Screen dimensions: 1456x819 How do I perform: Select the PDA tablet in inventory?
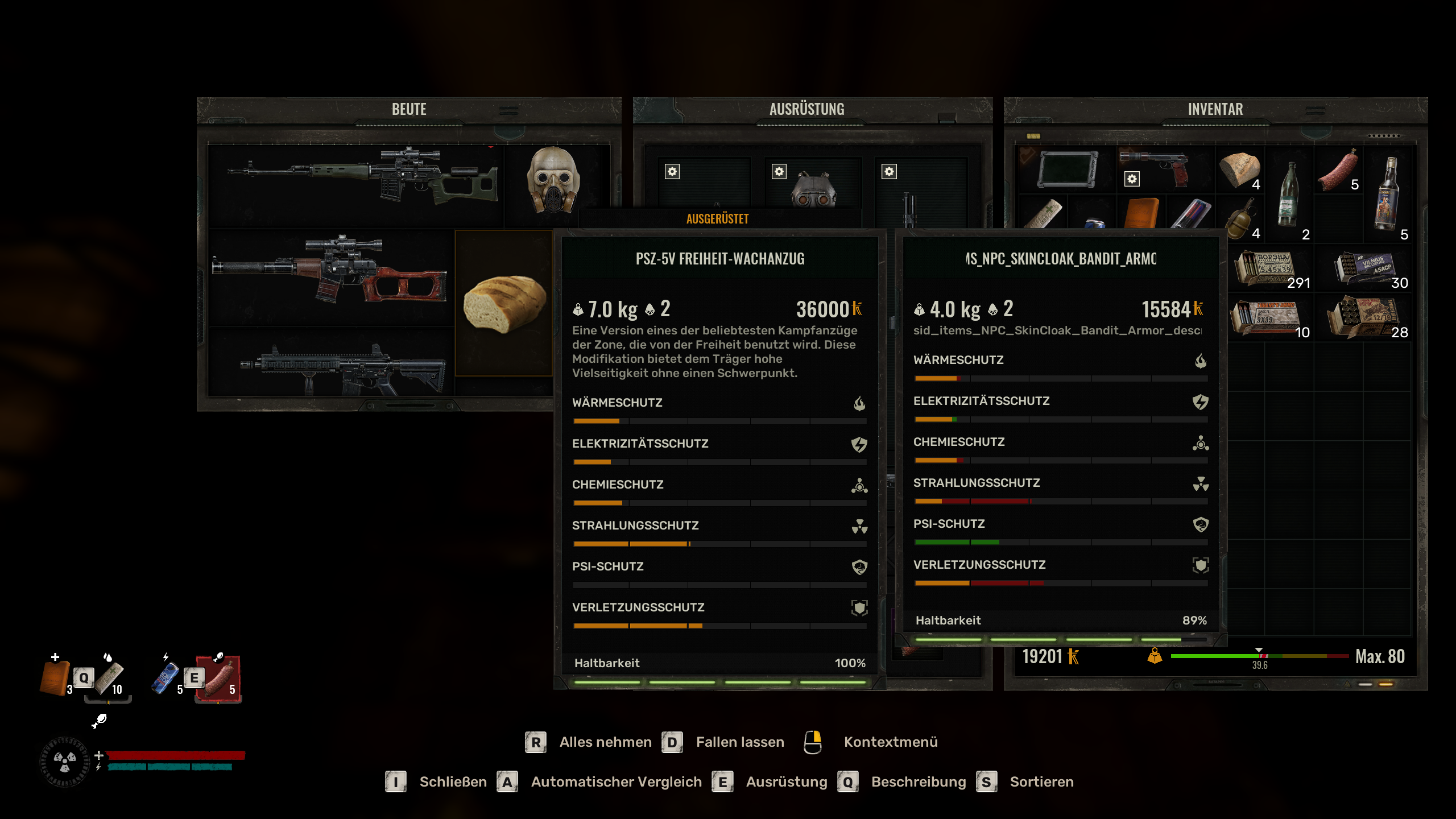1067,169
